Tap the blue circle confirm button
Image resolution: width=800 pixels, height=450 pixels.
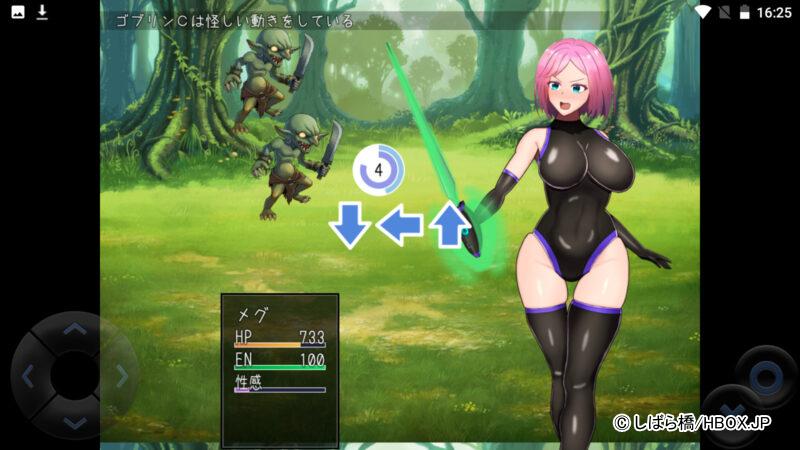point(766,377)
